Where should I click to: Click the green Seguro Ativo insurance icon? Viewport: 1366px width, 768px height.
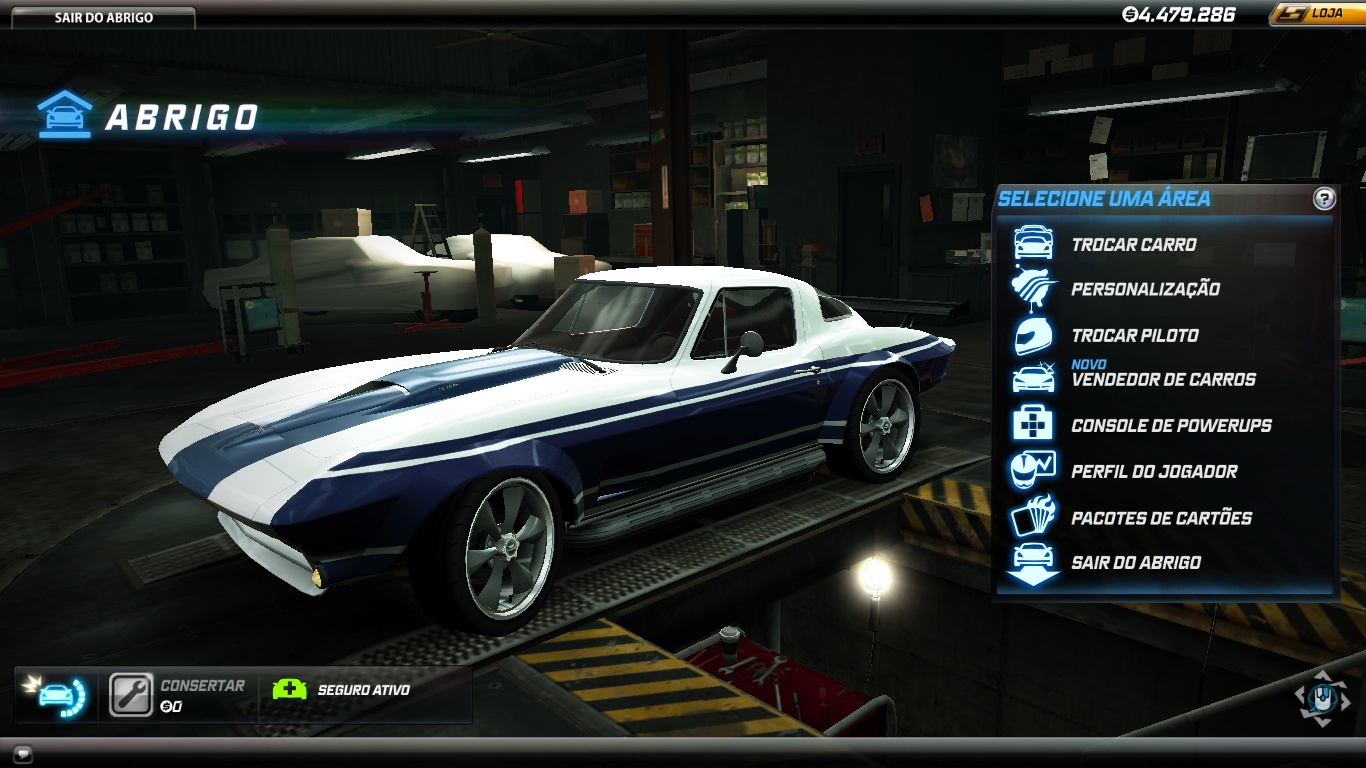[289, 690]
